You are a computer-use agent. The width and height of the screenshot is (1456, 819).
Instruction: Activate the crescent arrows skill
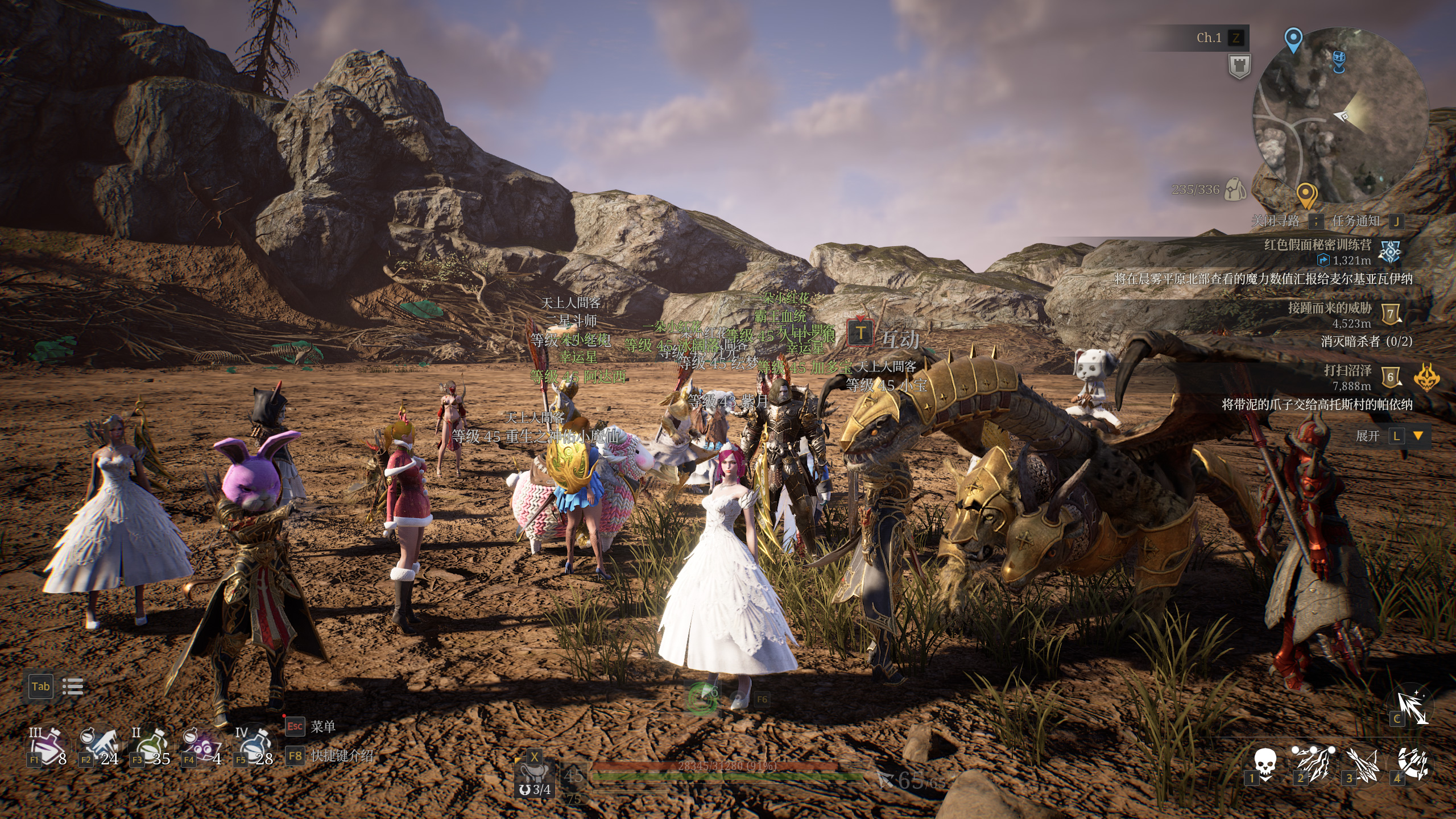[1412, 763]
